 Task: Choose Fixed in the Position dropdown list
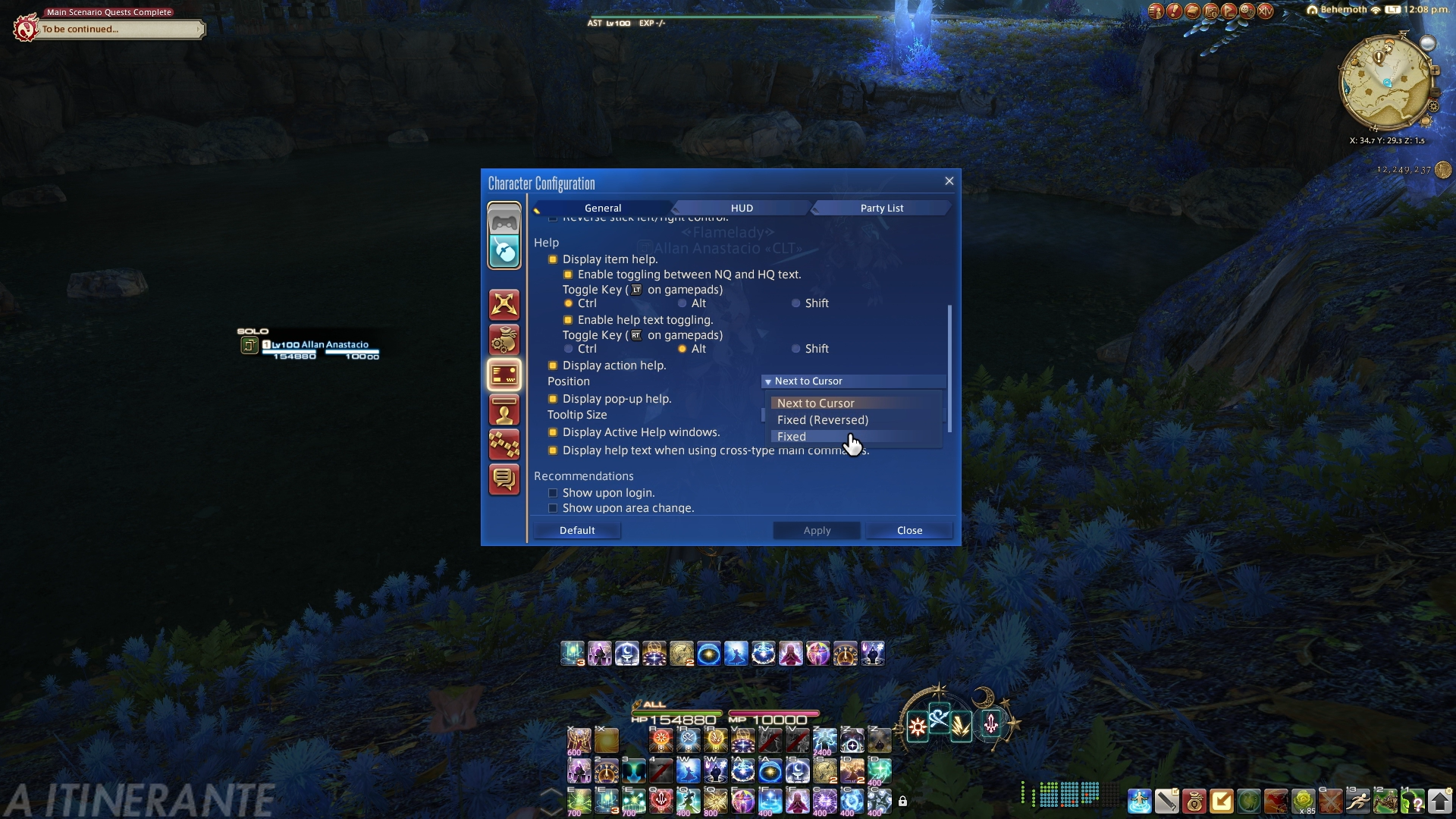[792, 437]
